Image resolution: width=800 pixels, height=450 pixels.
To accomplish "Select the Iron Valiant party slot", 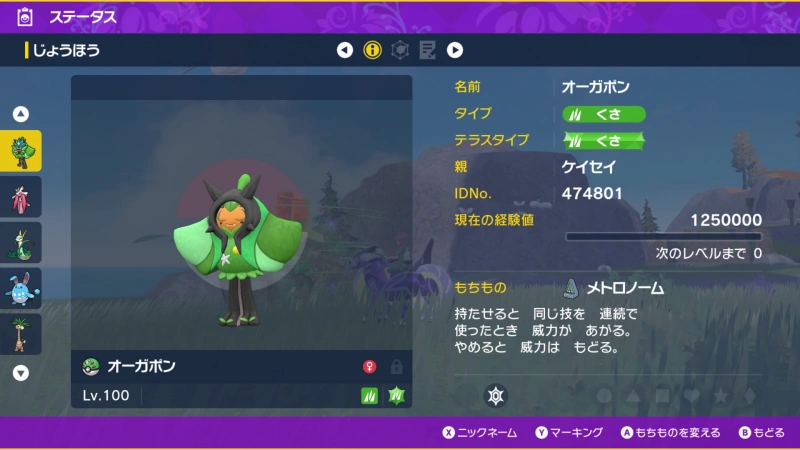I will (x=21, y=197).
